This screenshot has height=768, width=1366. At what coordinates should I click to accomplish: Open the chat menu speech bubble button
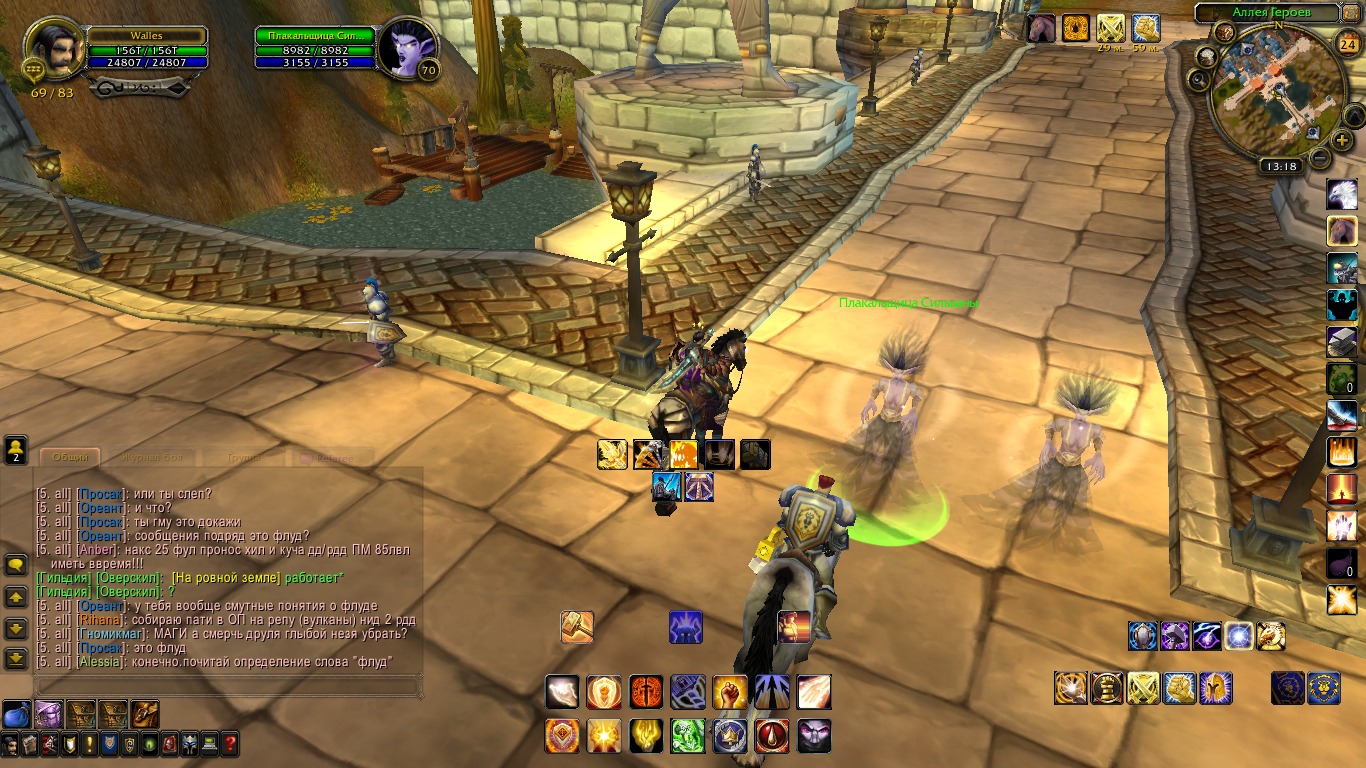(x=16, y=565)
